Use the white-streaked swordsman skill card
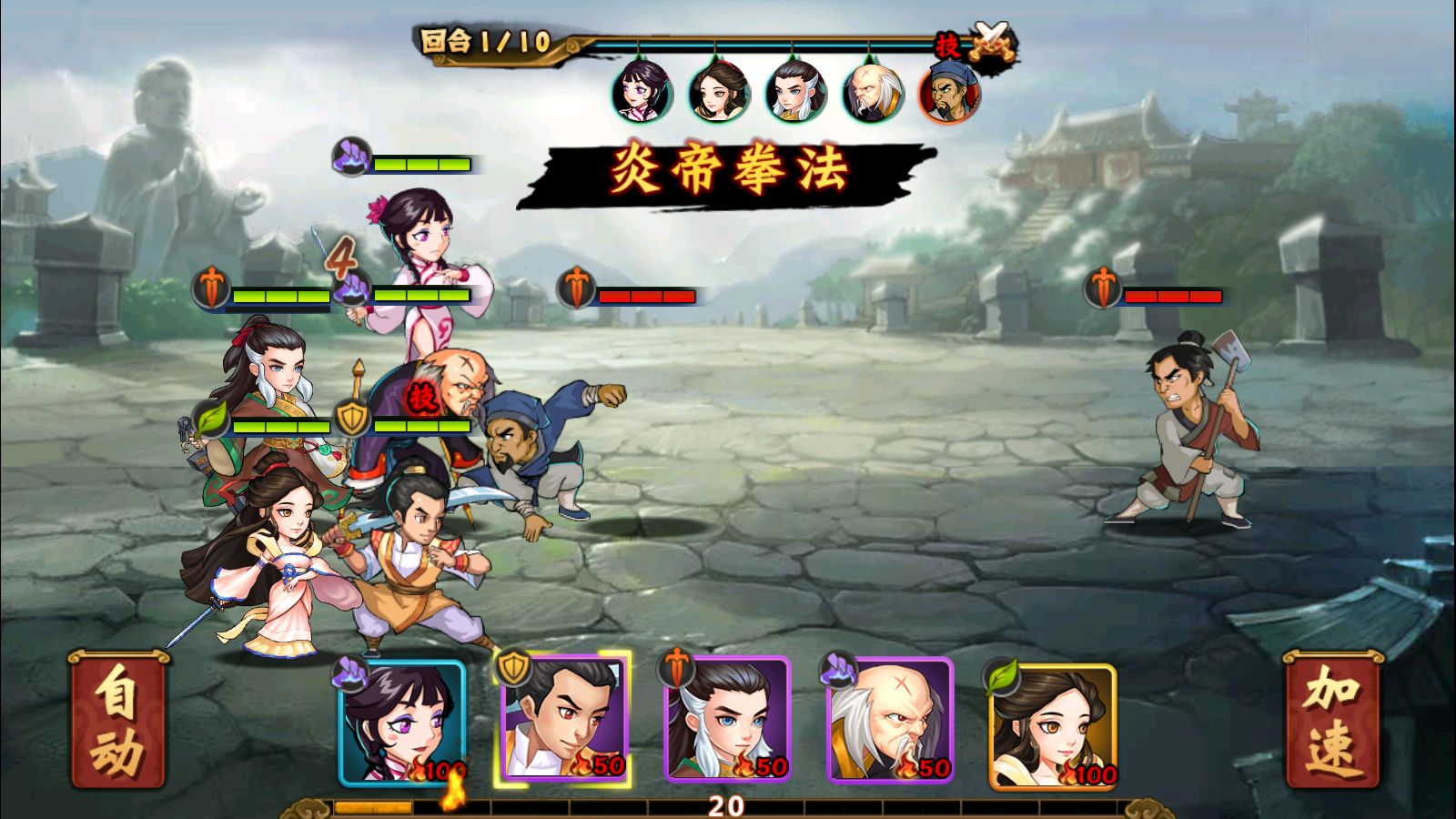The image size is (1456, 819). coord(726,720)
